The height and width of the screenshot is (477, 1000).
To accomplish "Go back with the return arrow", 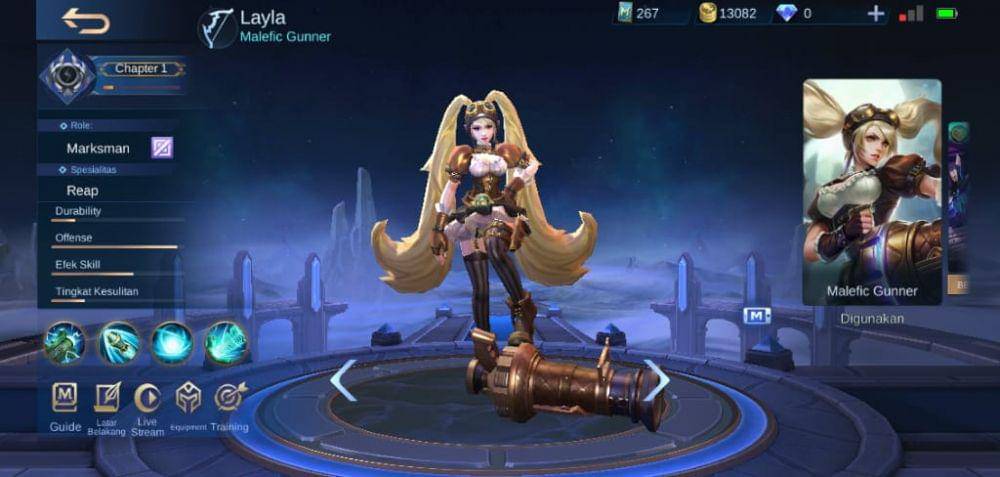I will click(85, 20).
